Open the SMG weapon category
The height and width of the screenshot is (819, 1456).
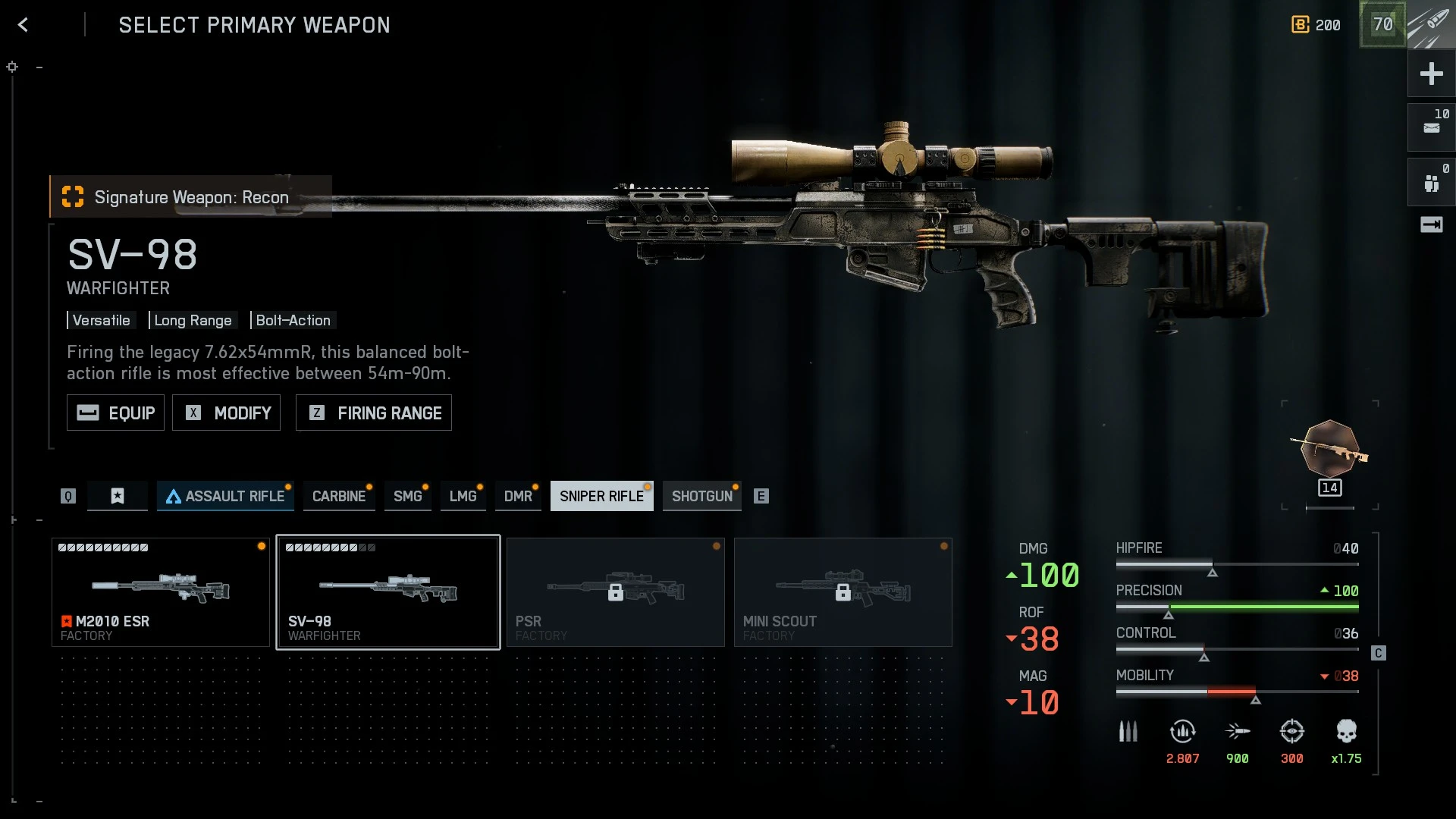pos(407,496)
